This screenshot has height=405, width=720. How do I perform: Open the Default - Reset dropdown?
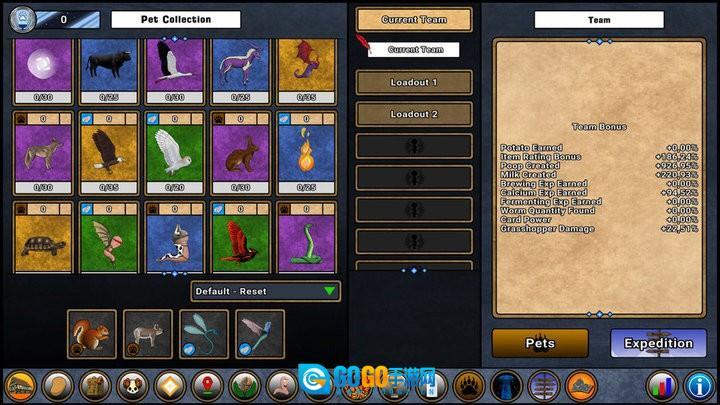pos(265,291)
